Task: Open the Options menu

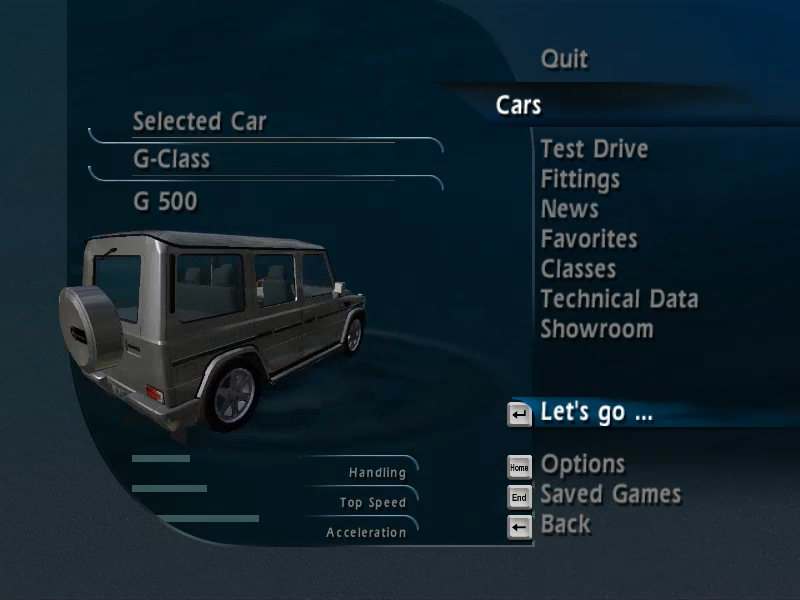Action: 582,464
